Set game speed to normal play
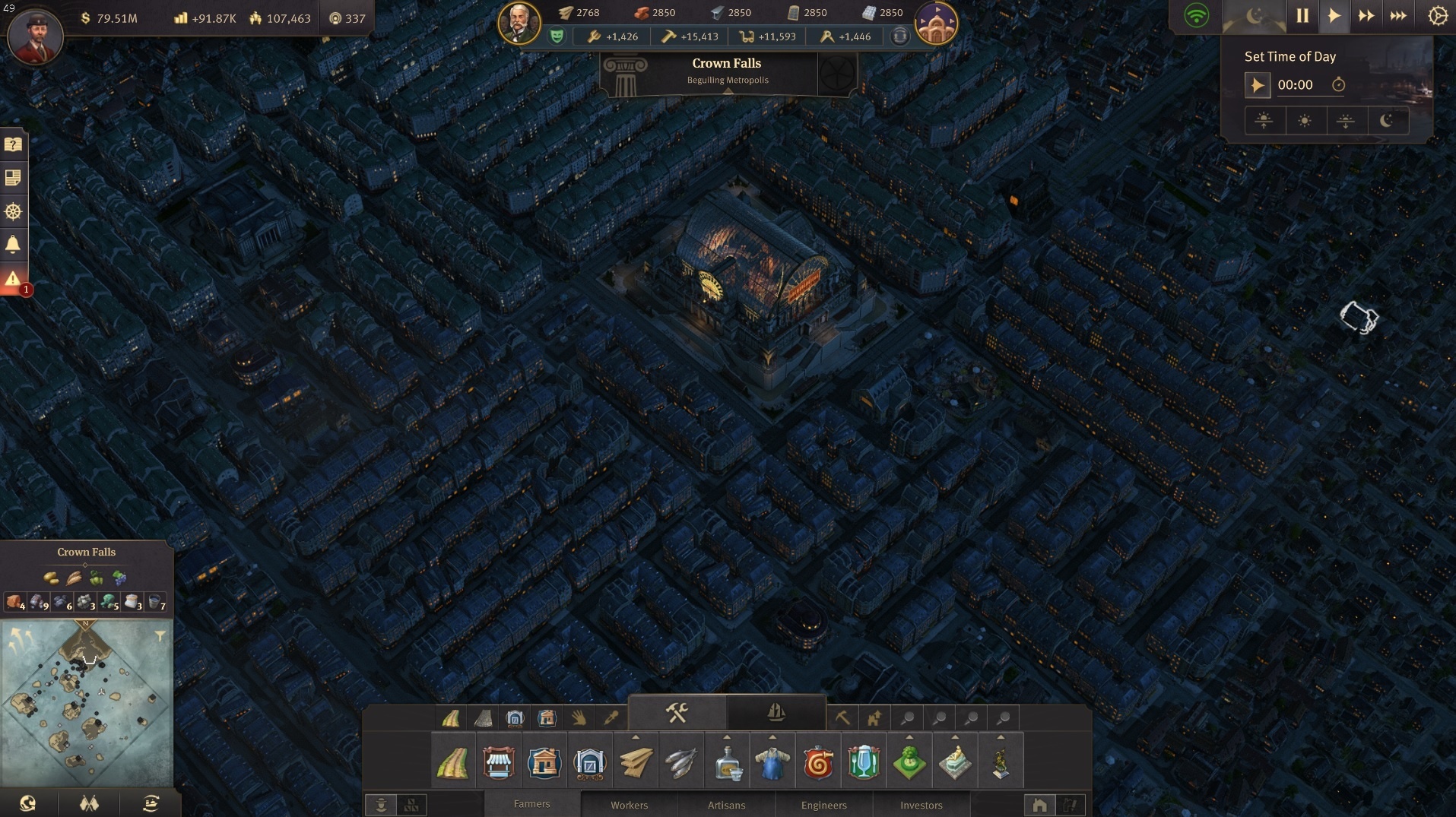The width and height of the screenshot is (1456, 817). (x=1334, y=16)
